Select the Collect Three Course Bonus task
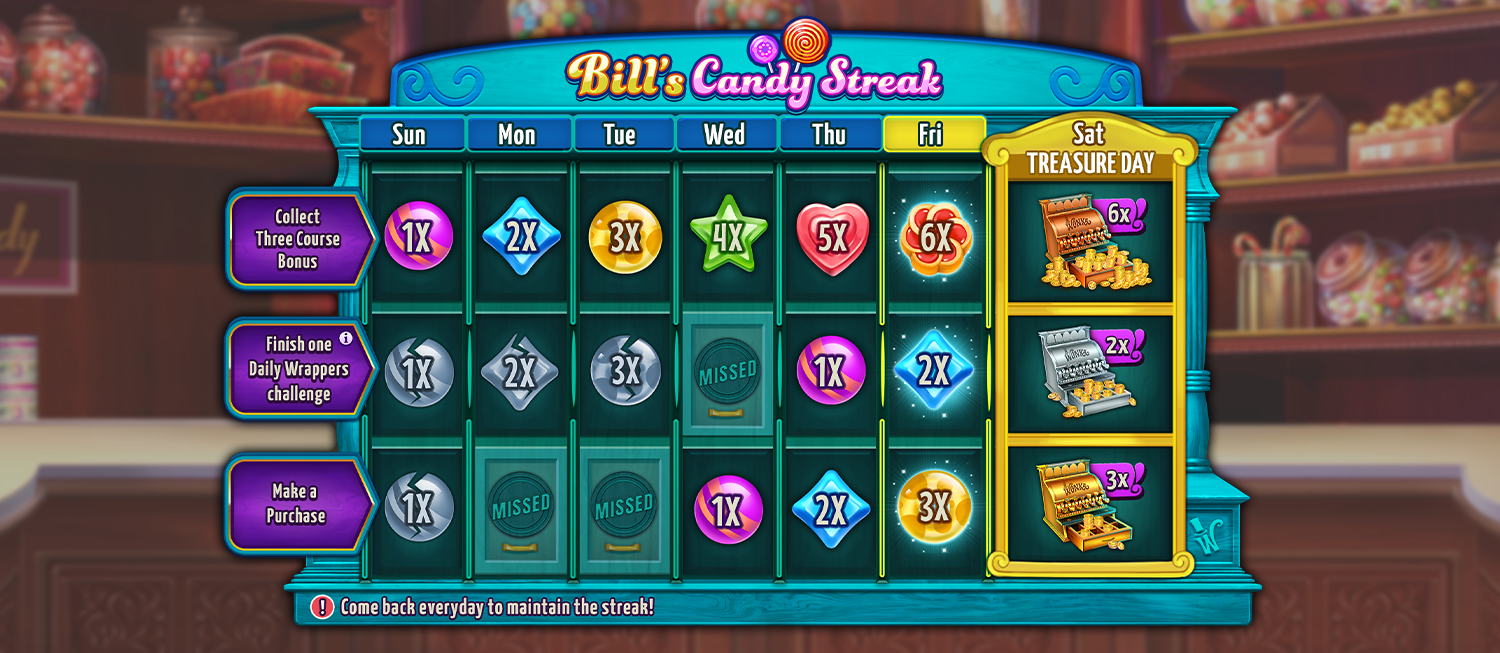Viewport: 1500px width, 653px height. [297, 239]
